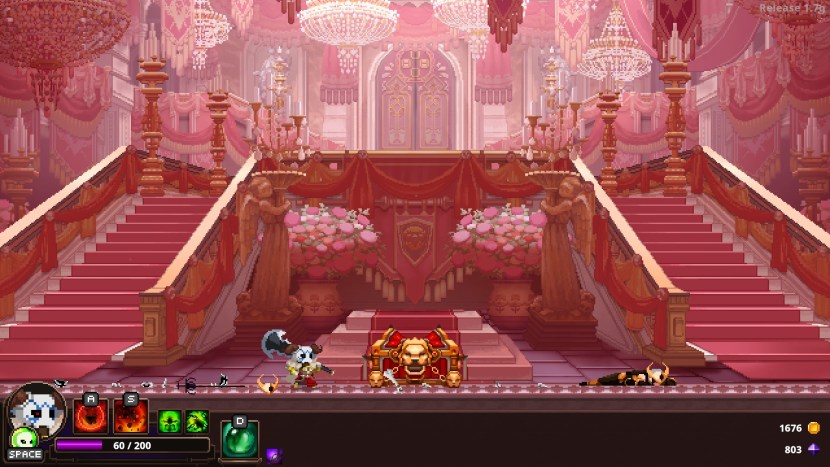Select the green spider passive icon
Viewport: 830px width, 467px height.
click(169, 421)
